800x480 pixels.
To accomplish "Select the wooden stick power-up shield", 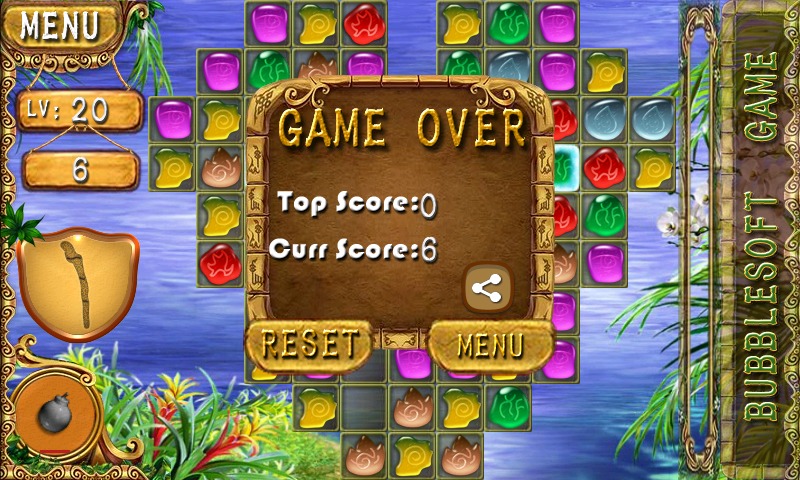I will click(x=77, y=284).
